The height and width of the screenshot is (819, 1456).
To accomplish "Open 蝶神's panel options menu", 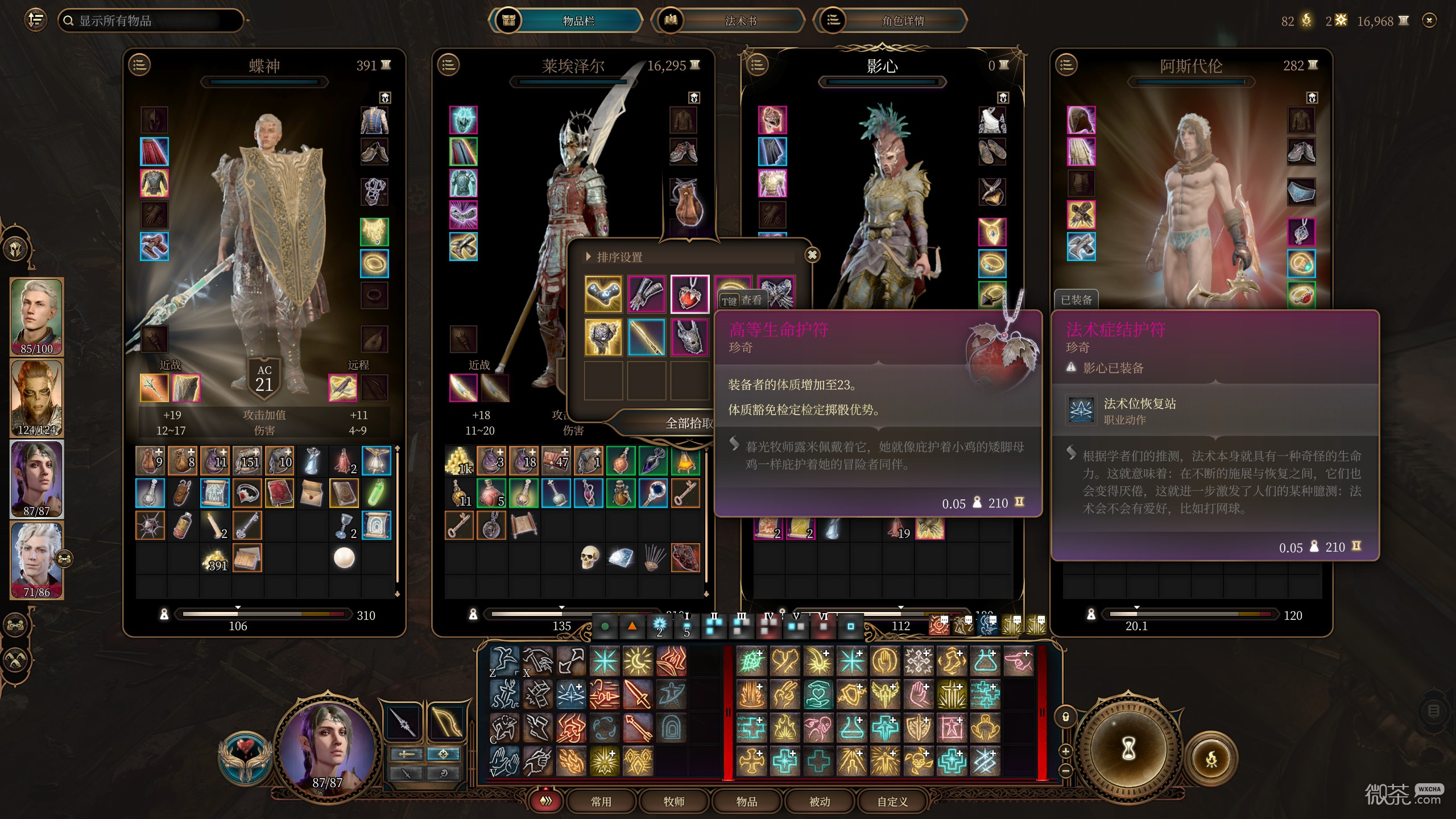I will point(140,65).
